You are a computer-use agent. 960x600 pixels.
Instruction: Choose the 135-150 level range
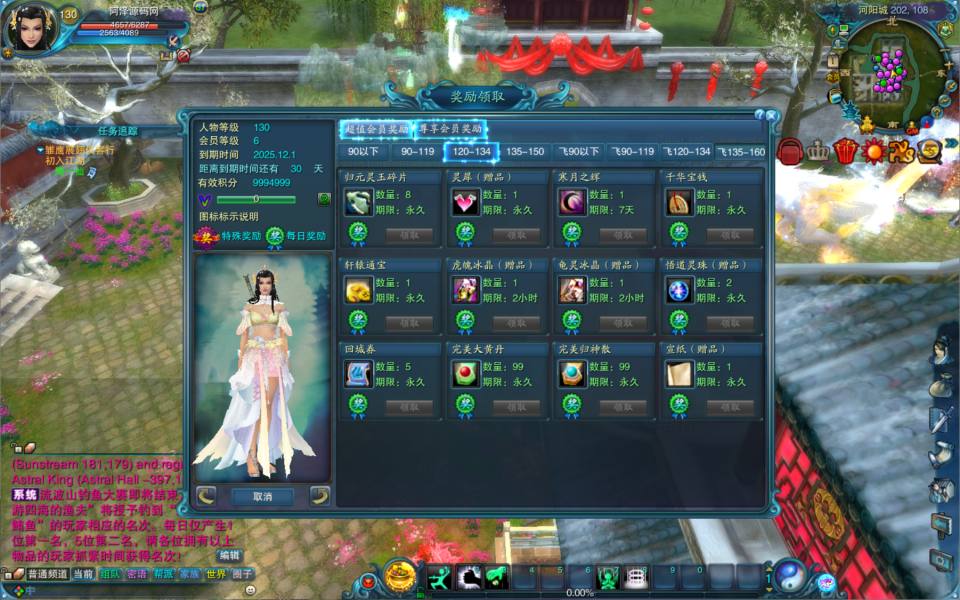click(525, 152)
